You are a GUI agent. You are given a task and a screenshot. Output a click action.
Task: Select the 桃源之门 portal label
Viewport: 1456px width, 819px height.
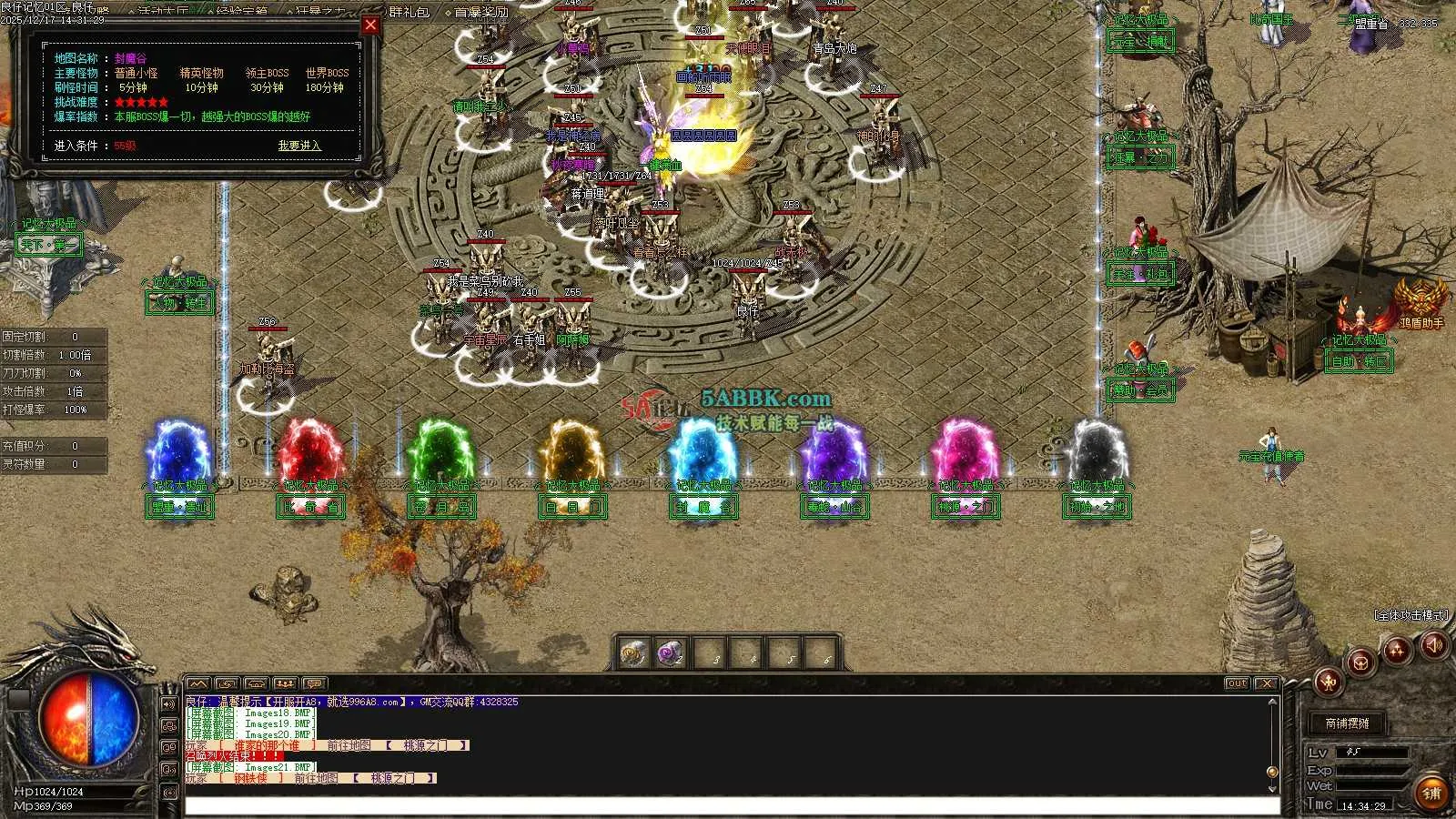point(966,508)
